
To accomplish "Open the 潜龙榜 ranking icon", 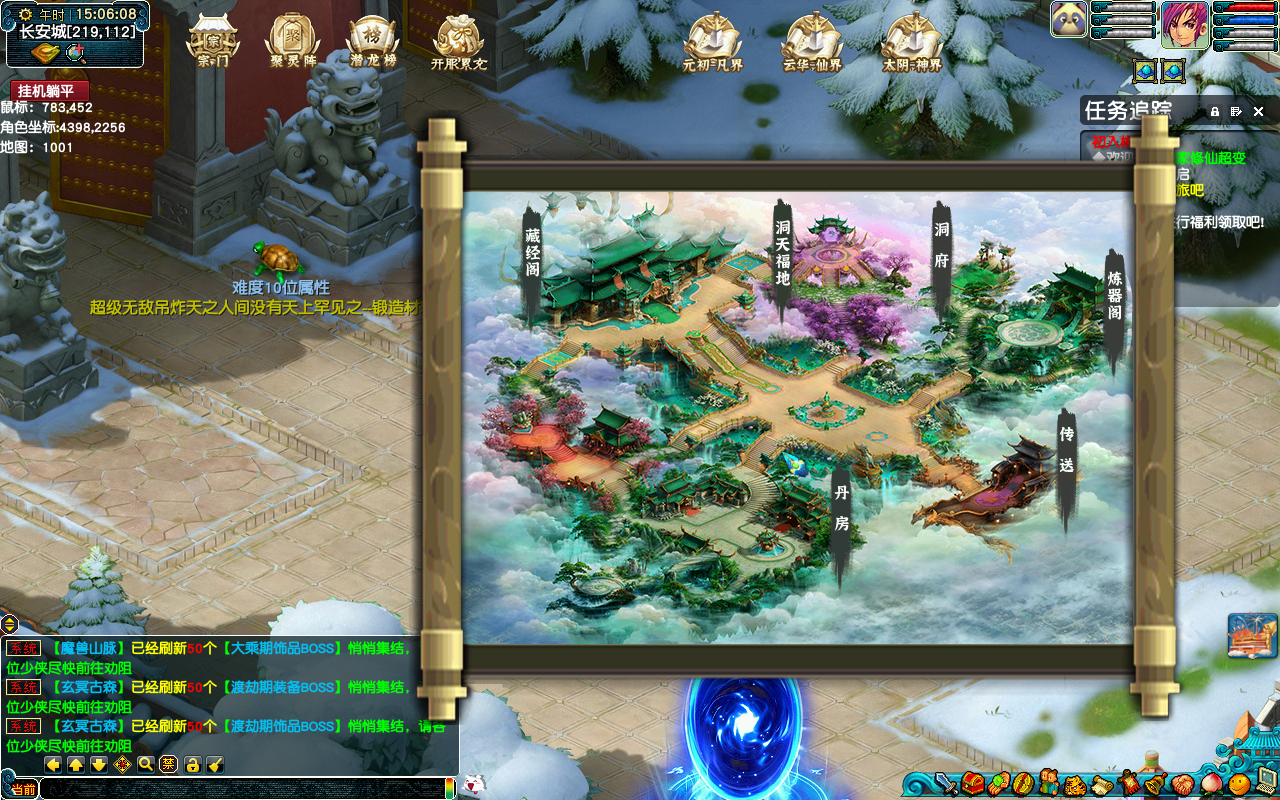I will 372,40.
